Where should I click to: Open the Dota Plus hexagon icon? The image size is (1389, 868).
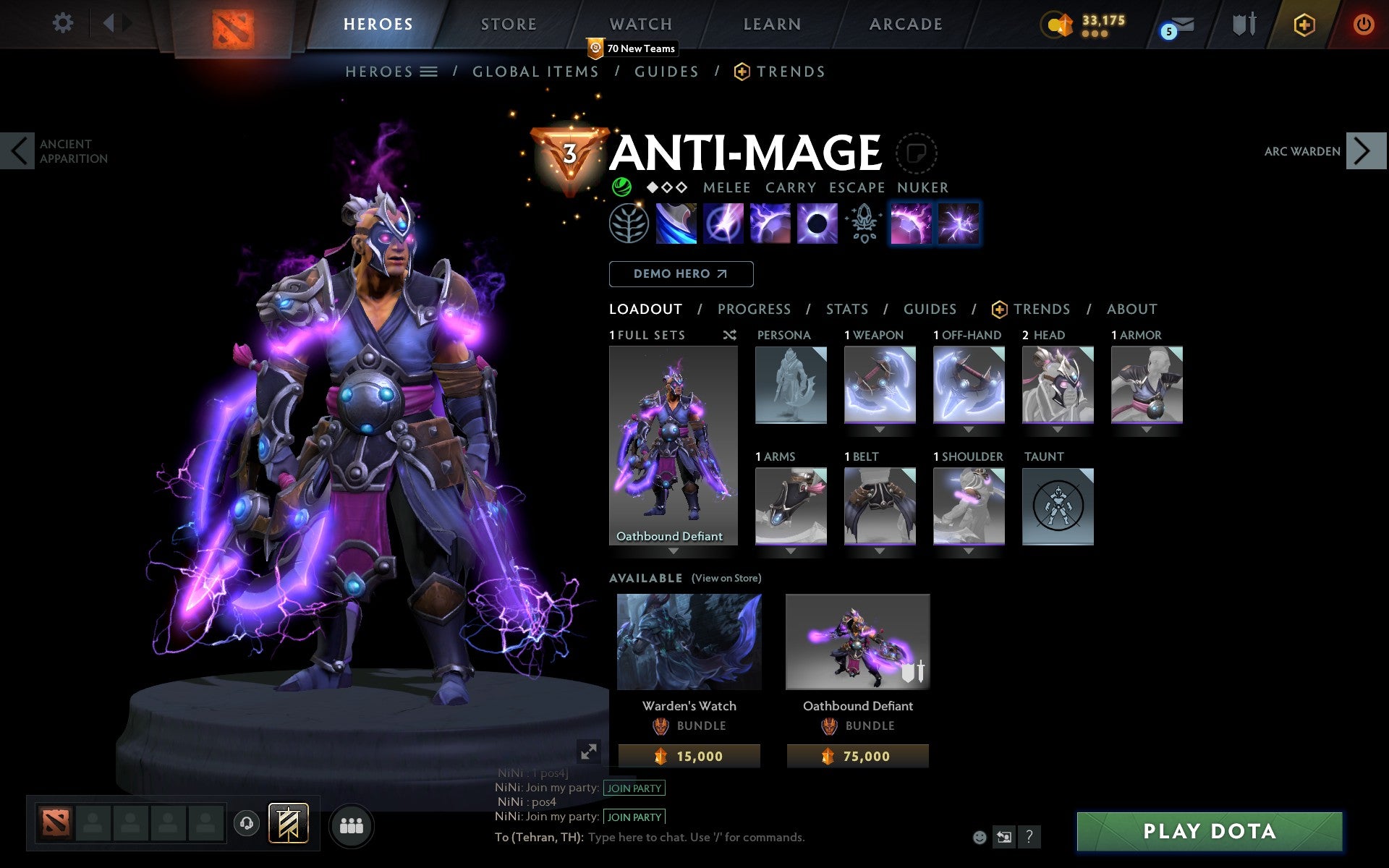(x=1303, y=23)
